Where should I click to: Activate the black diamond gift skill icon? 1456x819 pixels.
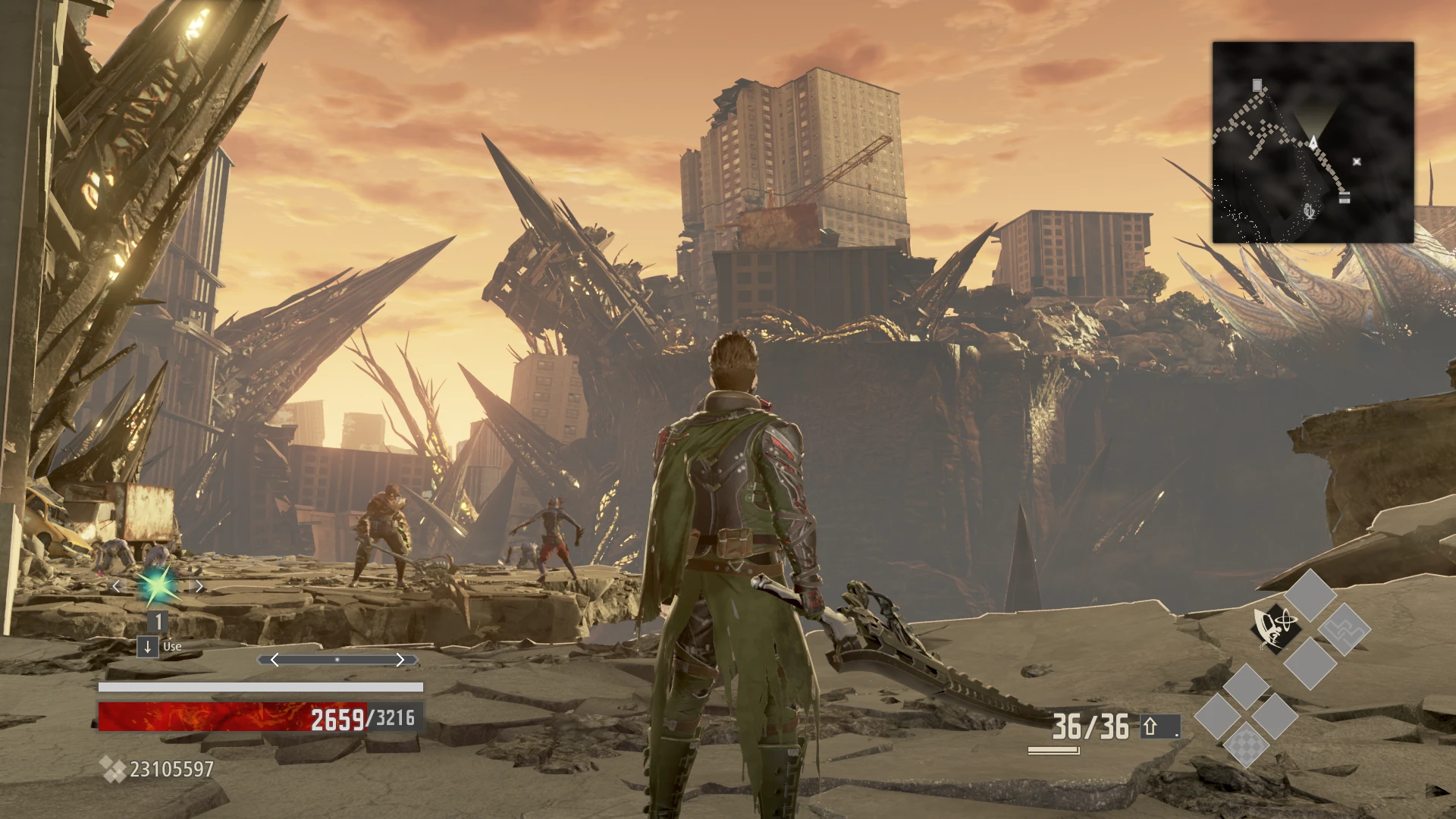[x=1276, y=629]
